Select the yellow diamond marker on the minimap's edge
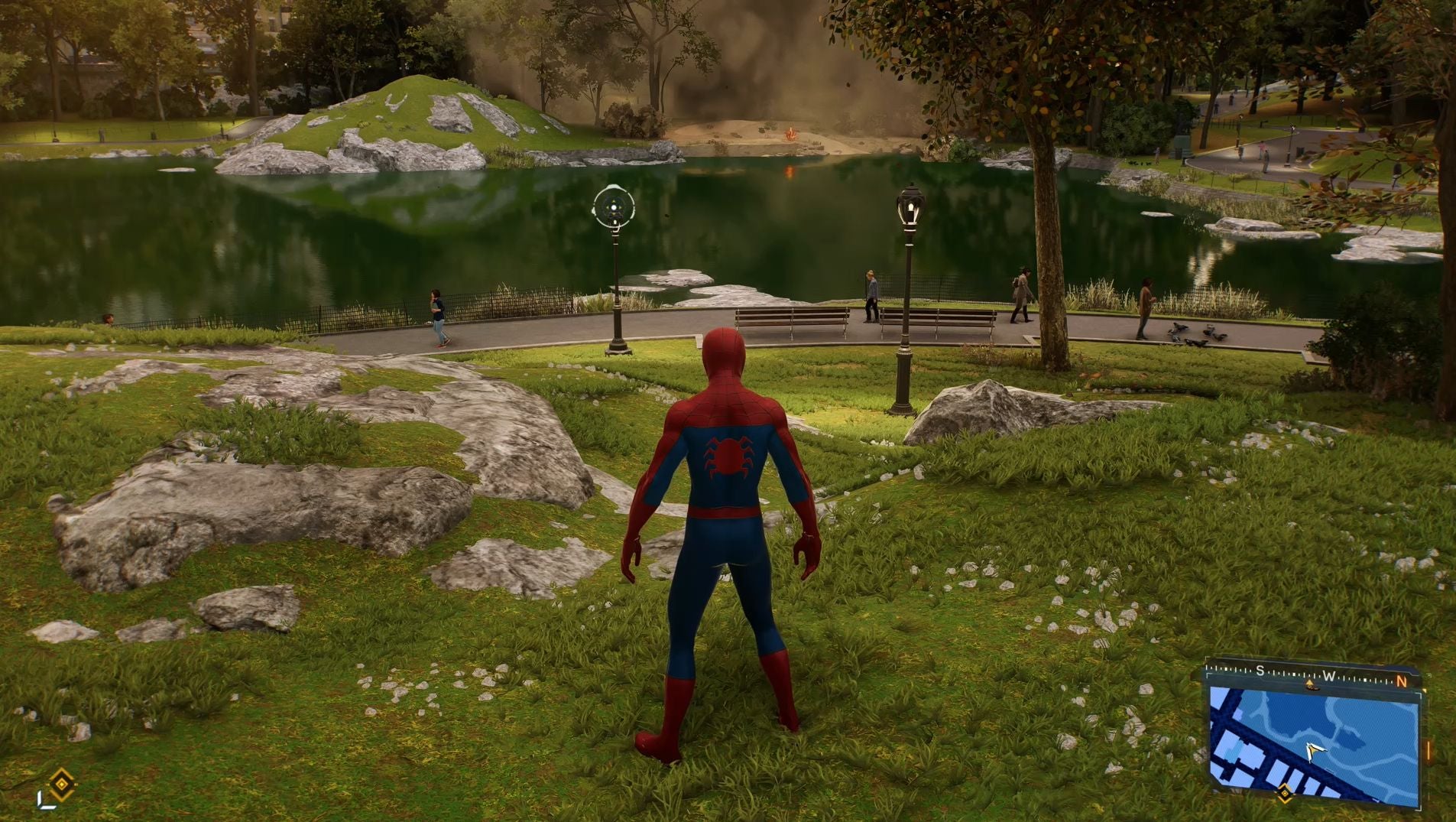The image size is (1456, 822). click(x=1285, y=793)
